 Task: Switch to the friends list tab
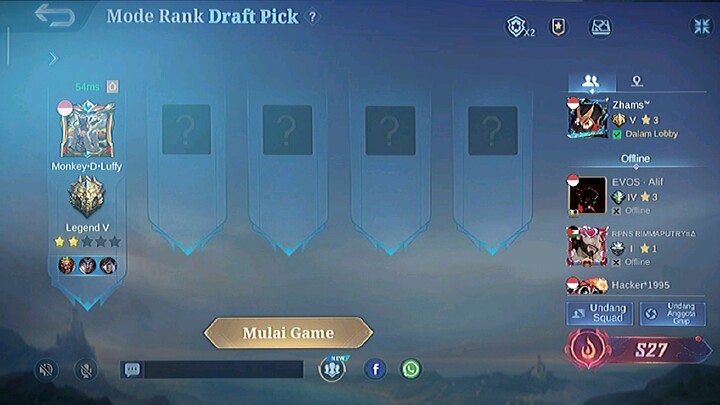tap(590, 81)
